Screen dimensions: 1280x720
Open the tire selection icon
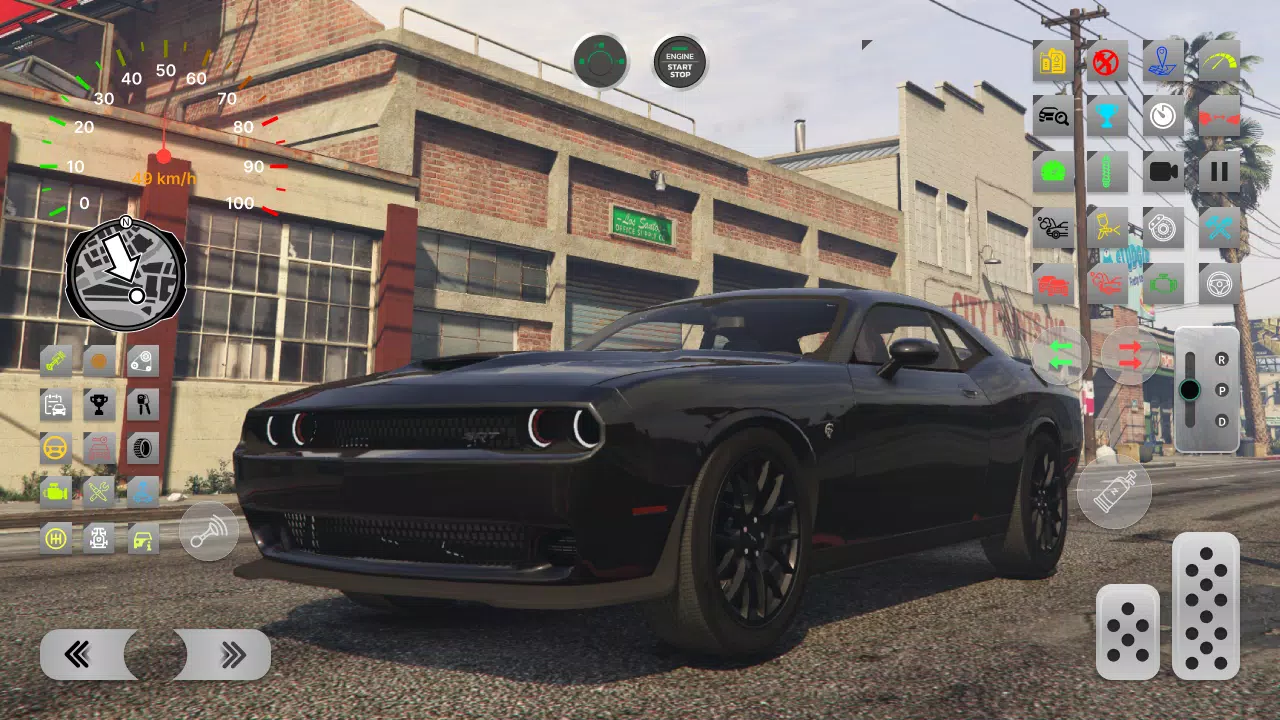pos(142,447)
